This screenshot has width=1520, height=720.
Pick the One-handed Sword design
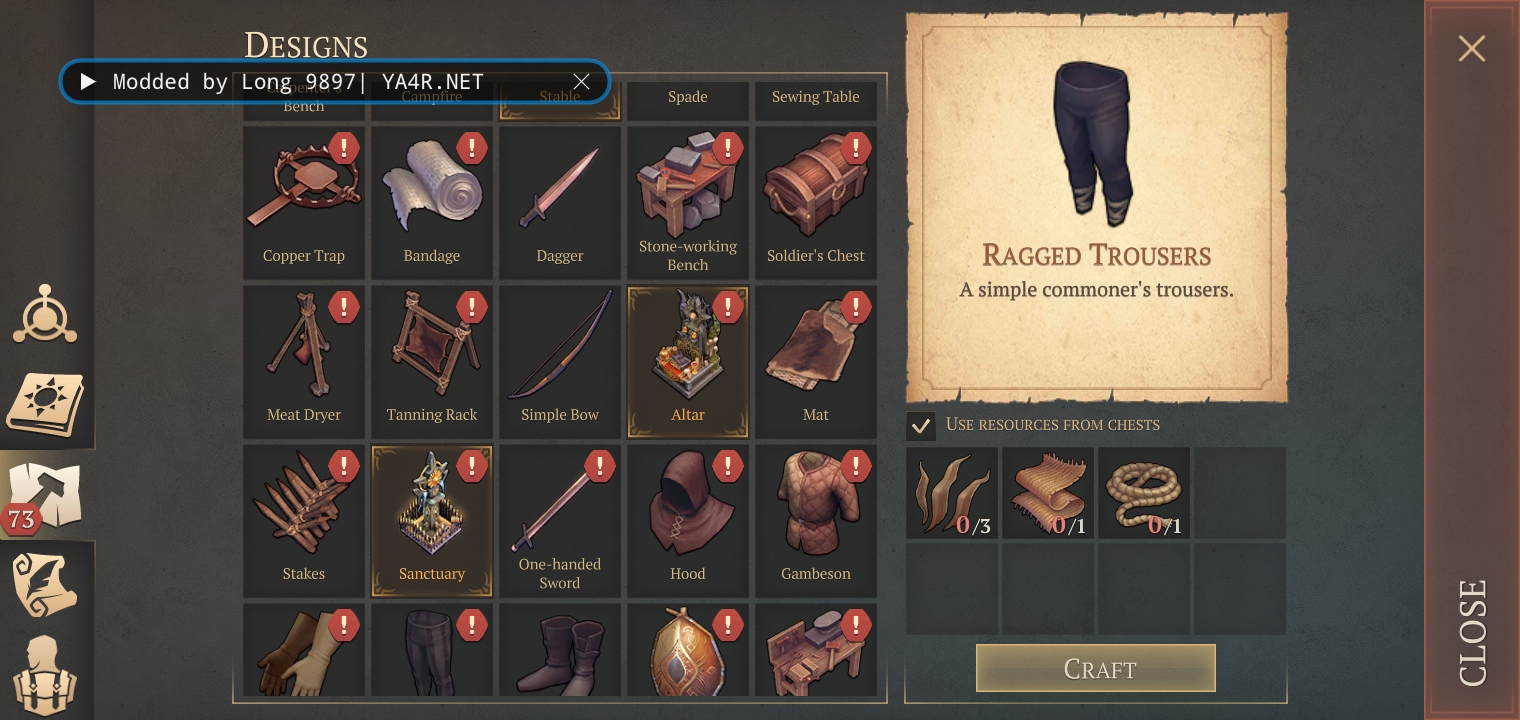[560, 521]
